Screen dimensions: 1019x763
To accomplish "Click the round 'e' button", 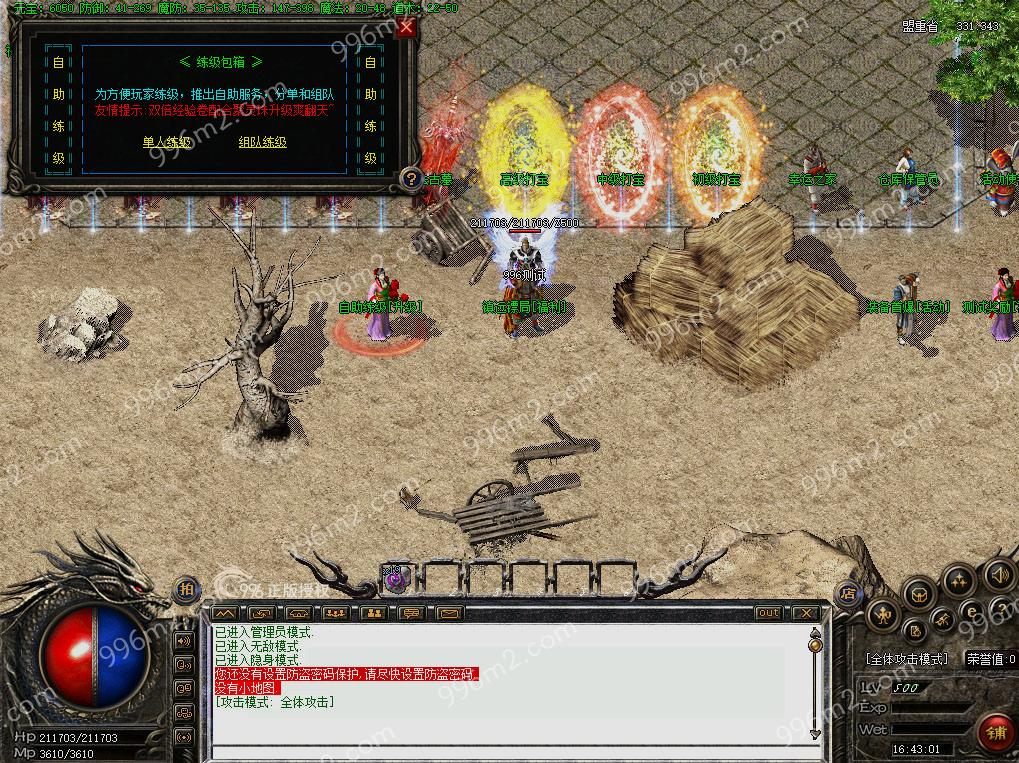I will click(x=971, y=610).
